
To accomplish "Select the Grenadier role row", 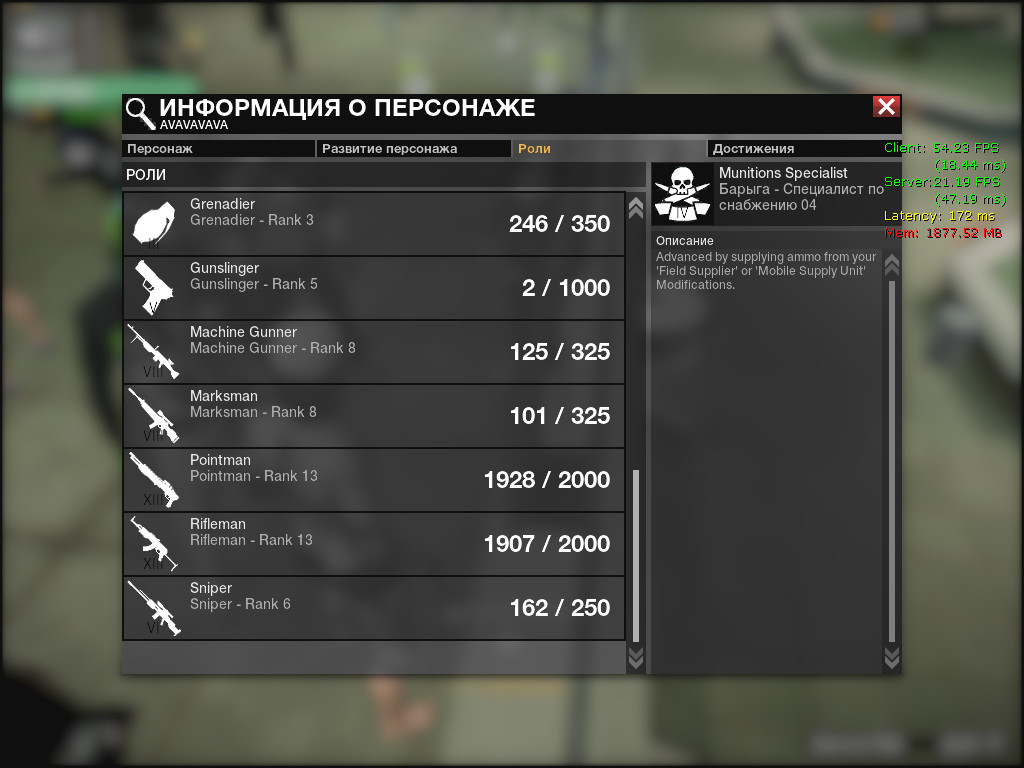I will [374, 224].
